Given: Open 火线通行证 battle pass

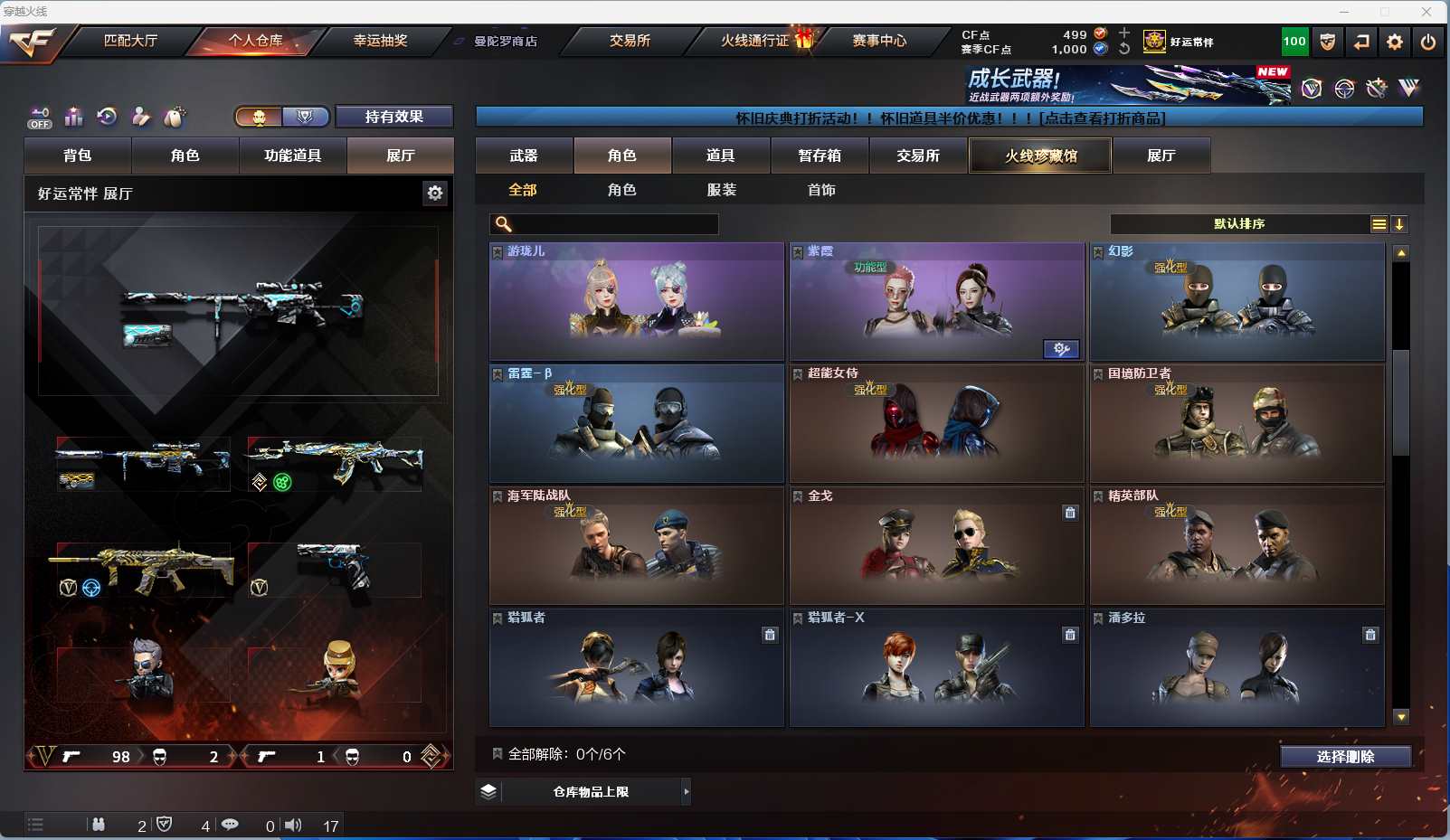Looking at the screenshot, I should point(756,41).
